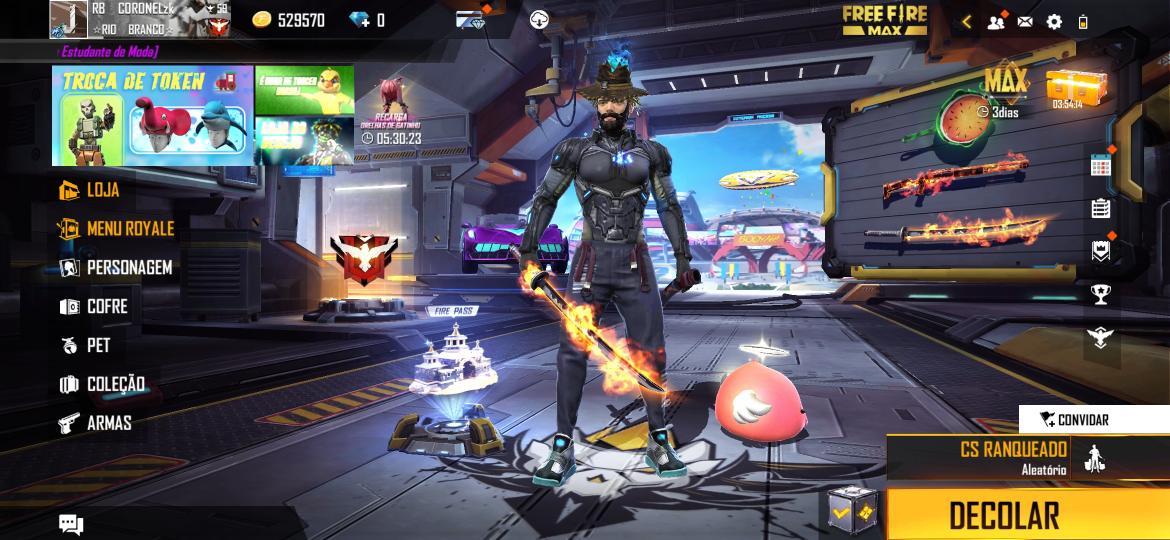
Task: Open the Troca de Token banner
Action: (152, 115)
